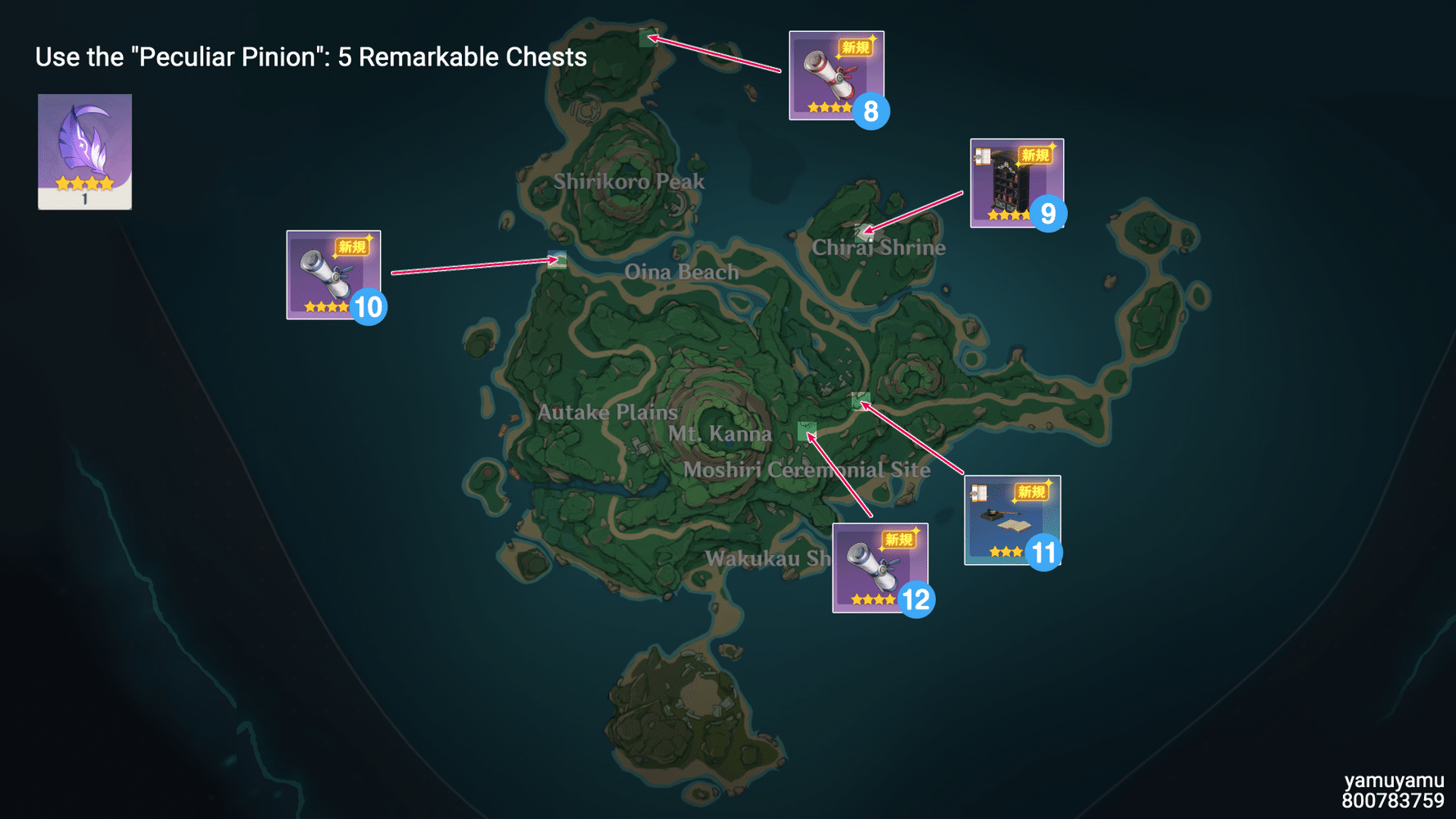Click the blue number 11 circle
The image size is (1456, 819).
pyautogui.click(x=1044, y=553)
